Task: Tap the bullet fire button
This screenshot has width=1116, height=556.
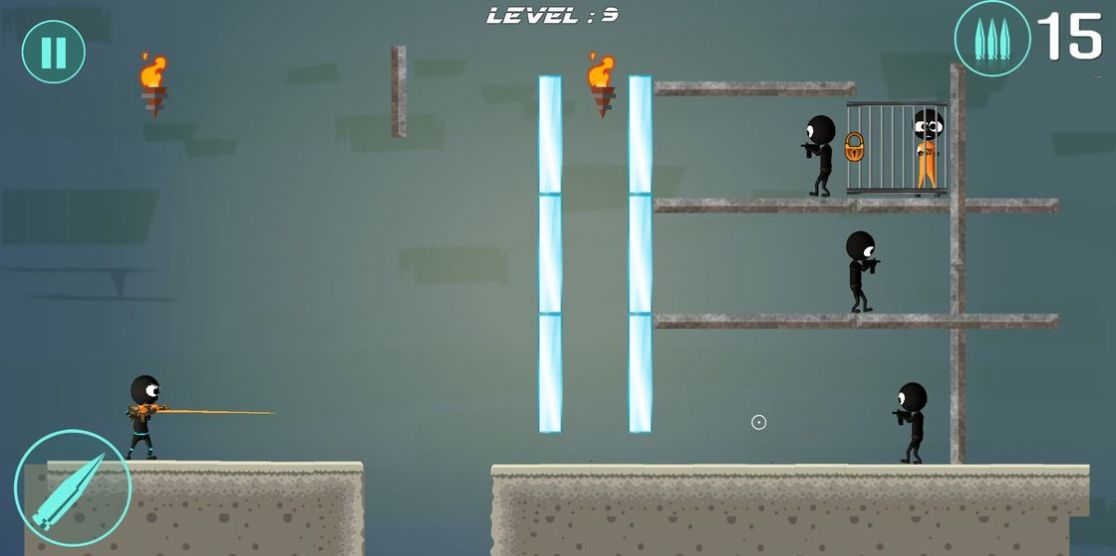Action: [71, 488]
